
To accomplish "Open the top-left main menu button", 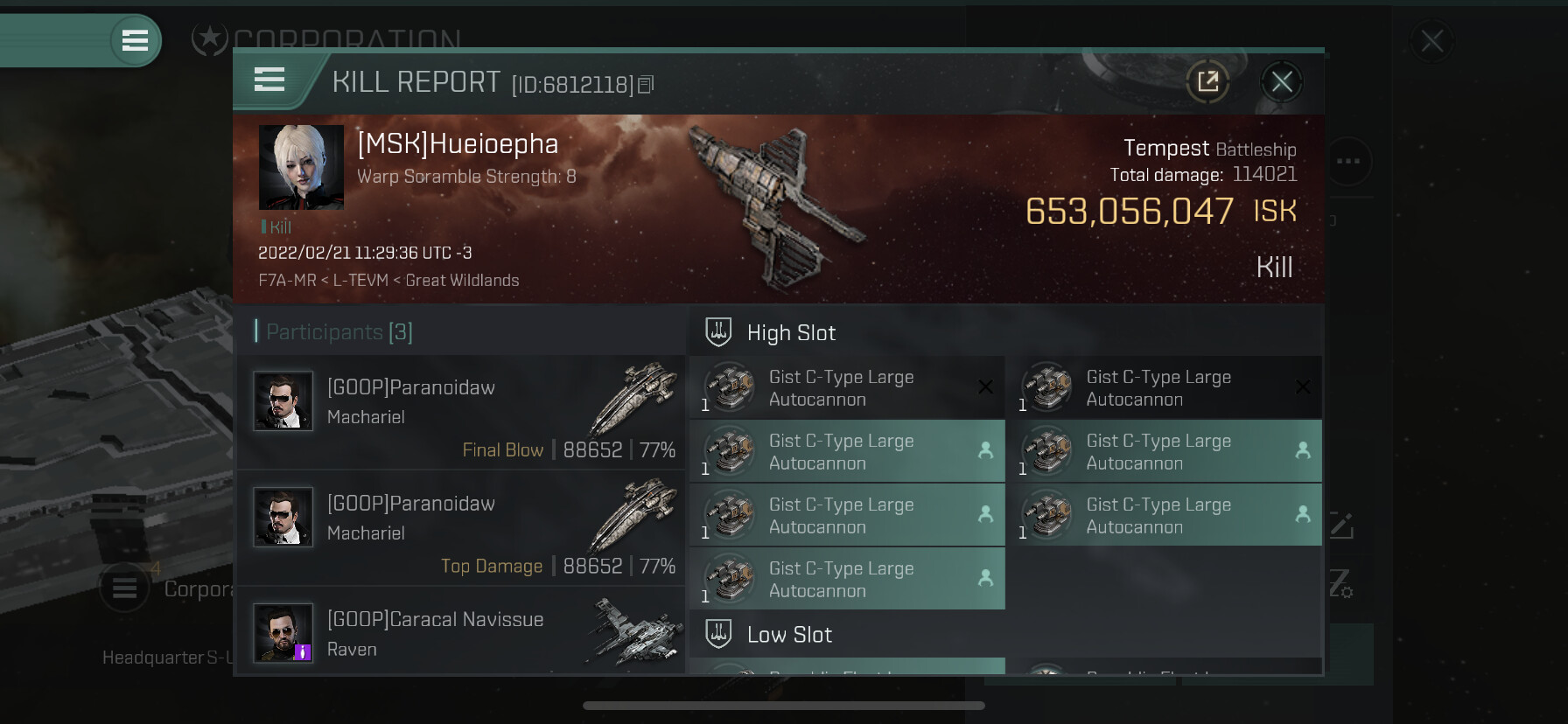I will (135, 40).
